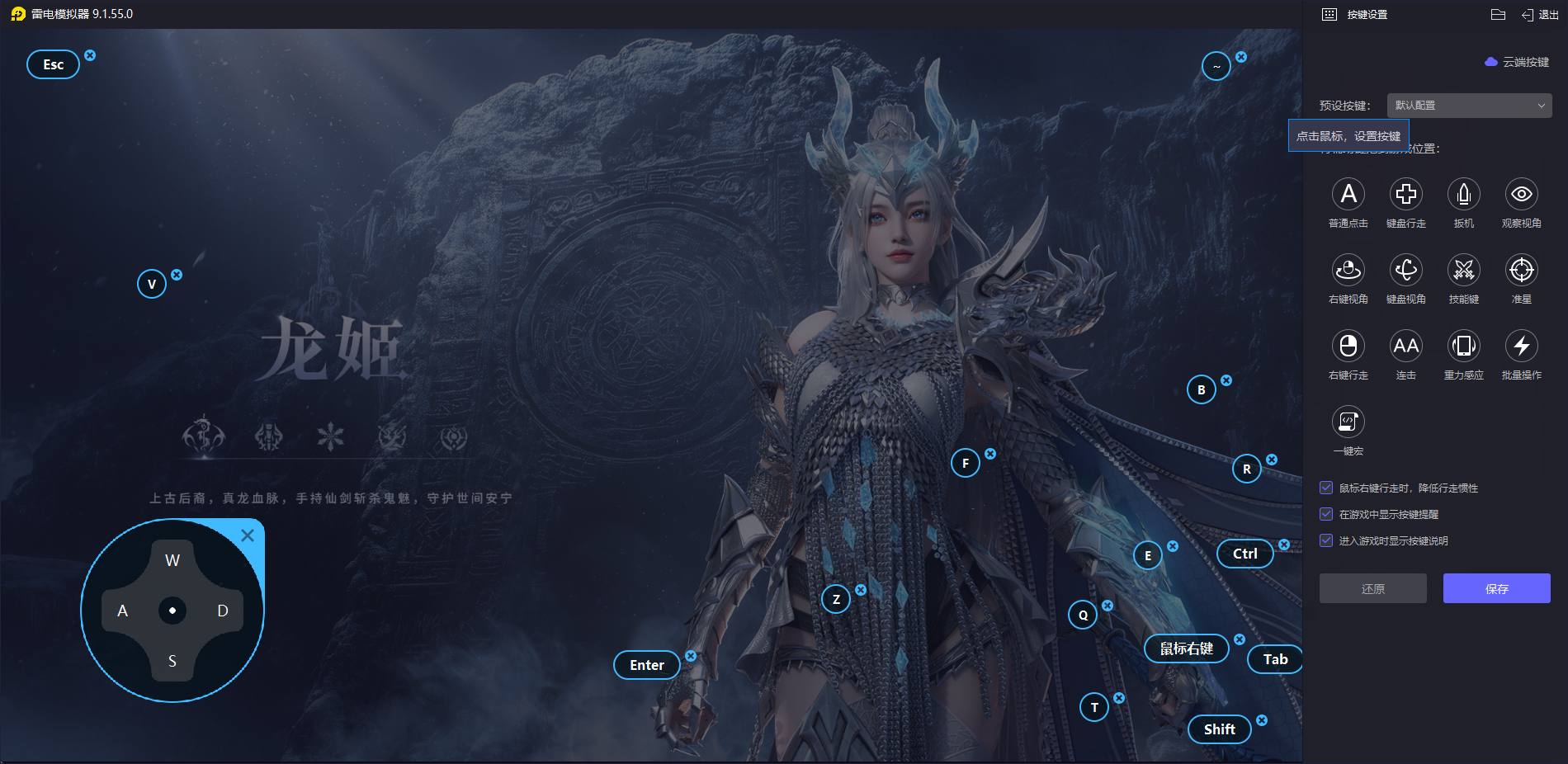
Task: Select the 观察视角 eye tool
Action: (1522, 195)
